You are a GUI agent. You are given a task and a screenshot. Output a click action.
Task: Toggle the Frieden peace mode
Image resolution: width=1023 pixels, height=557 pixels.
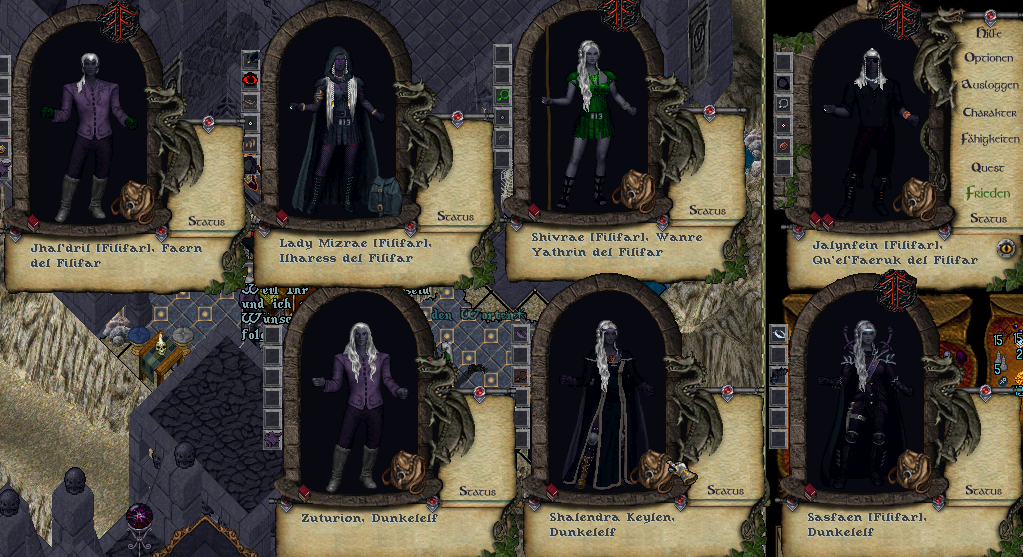(x=988, y=193)
